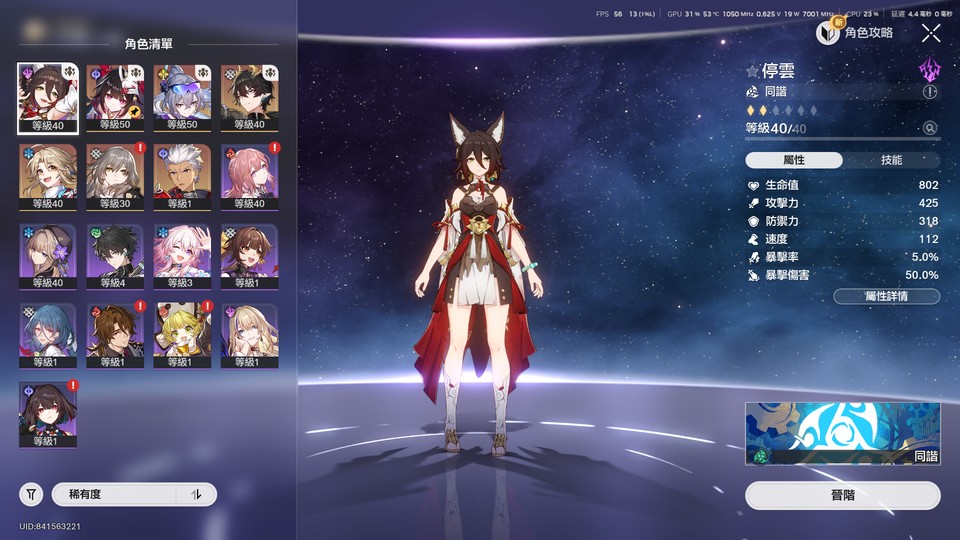
Task: Select the level 30 grey-haired character
Action: pos(115,177)
